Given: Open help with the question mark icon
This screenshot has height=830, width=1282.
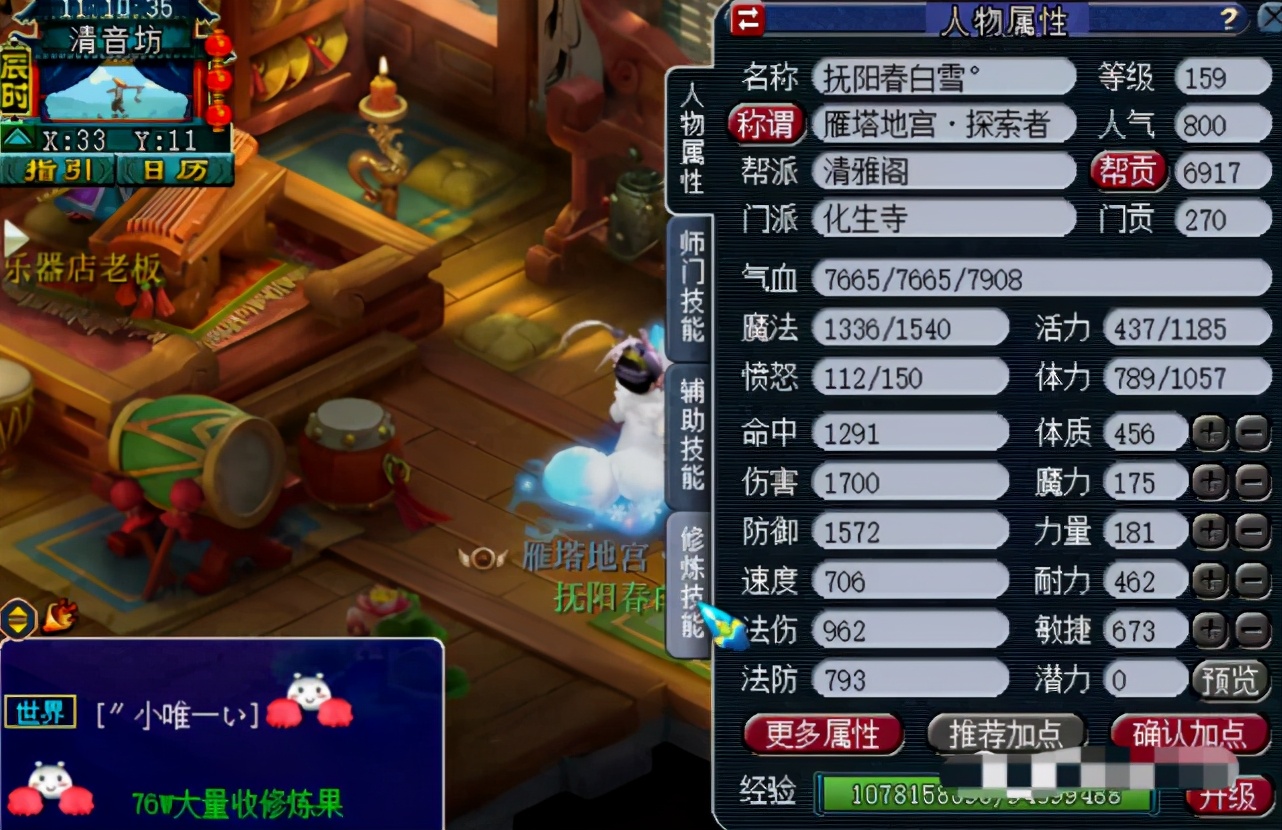Looking at the screenshot, I should (1228, 20).
